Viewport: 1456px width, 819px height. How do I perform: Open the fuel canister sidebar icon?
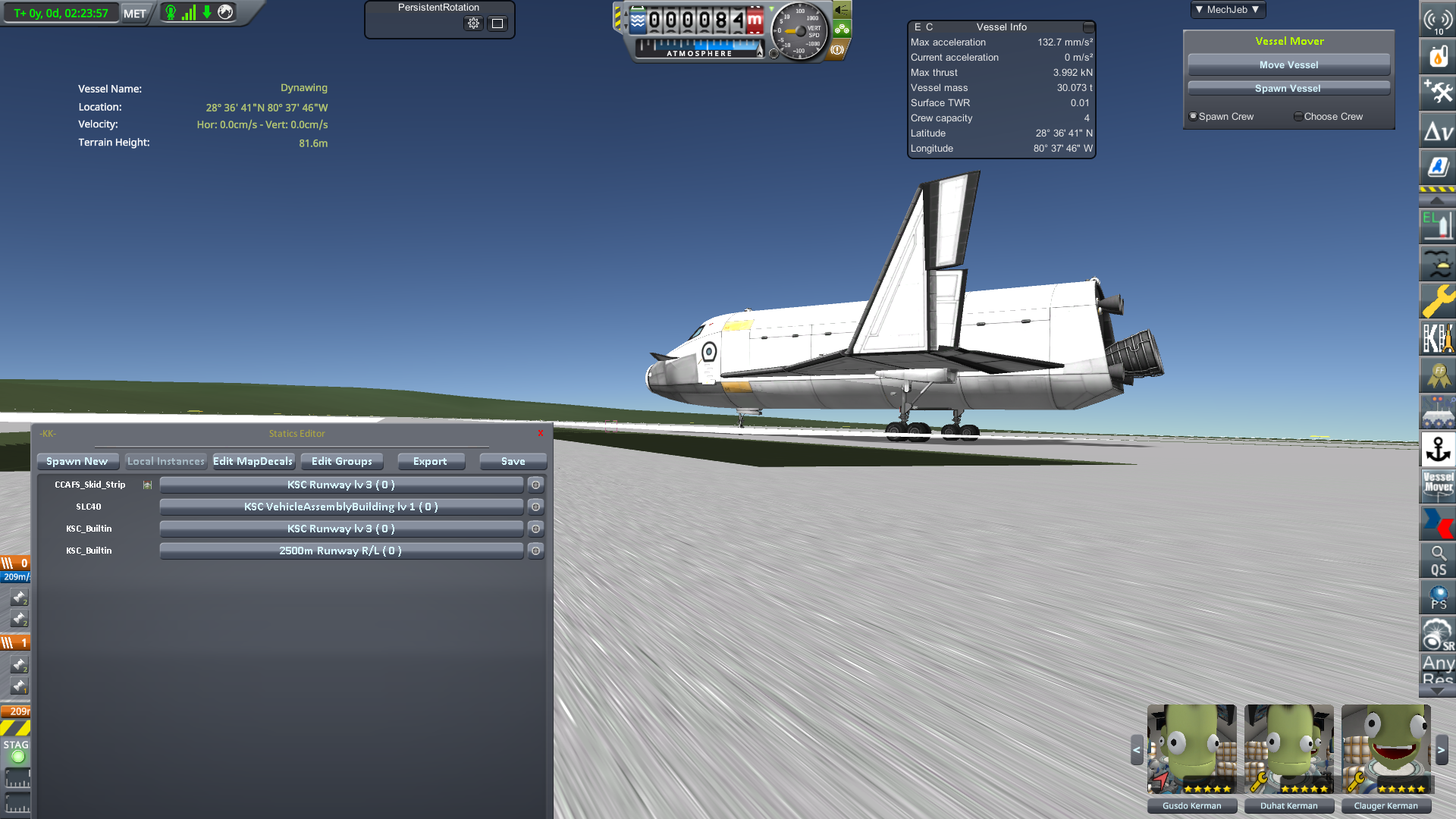[1438, 55]
